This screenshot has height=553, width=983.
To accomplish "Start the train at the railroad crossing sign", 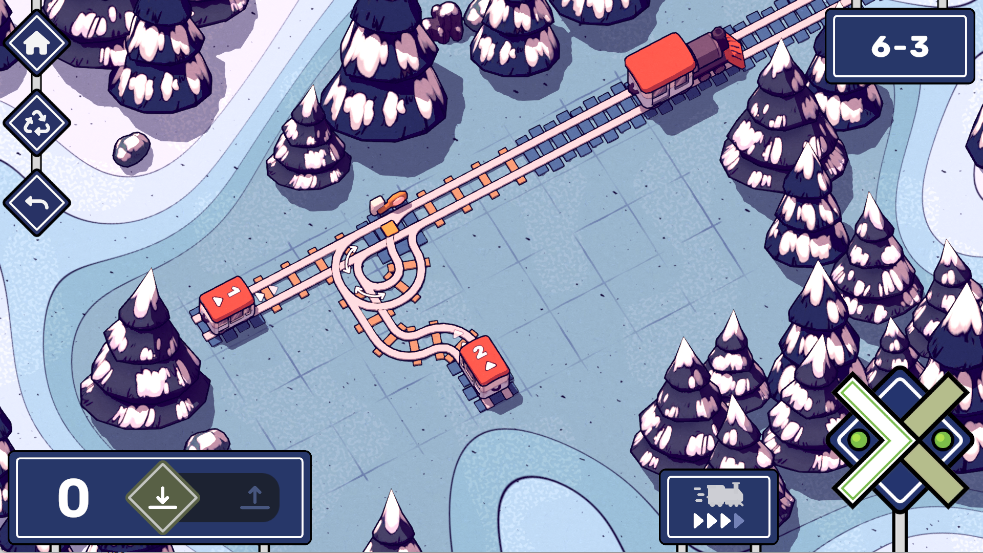I will pos(899,437).
